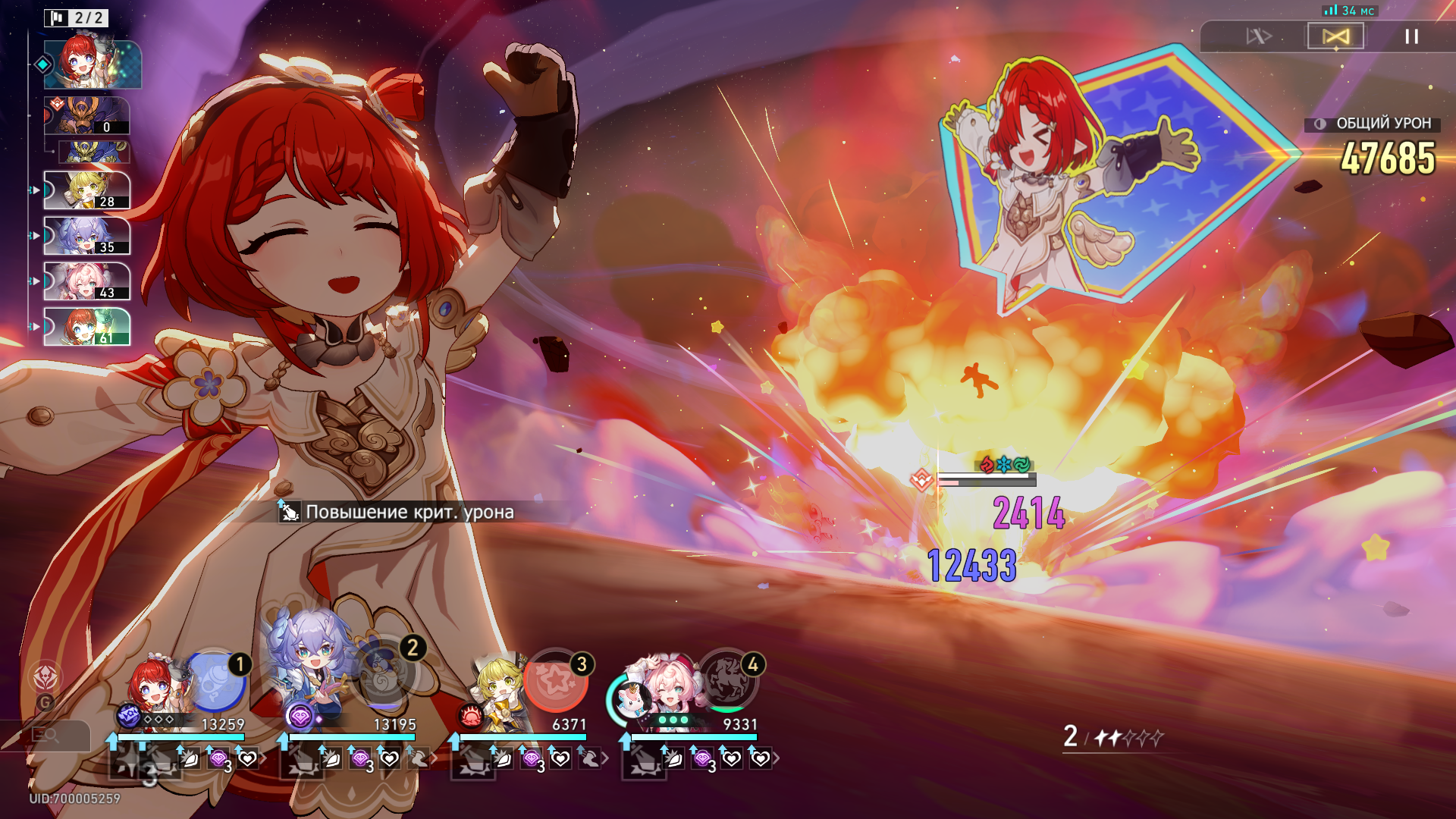Select turn order portrait with value 61
This screenshot has width=1456, height=819.
click(86, 326)
